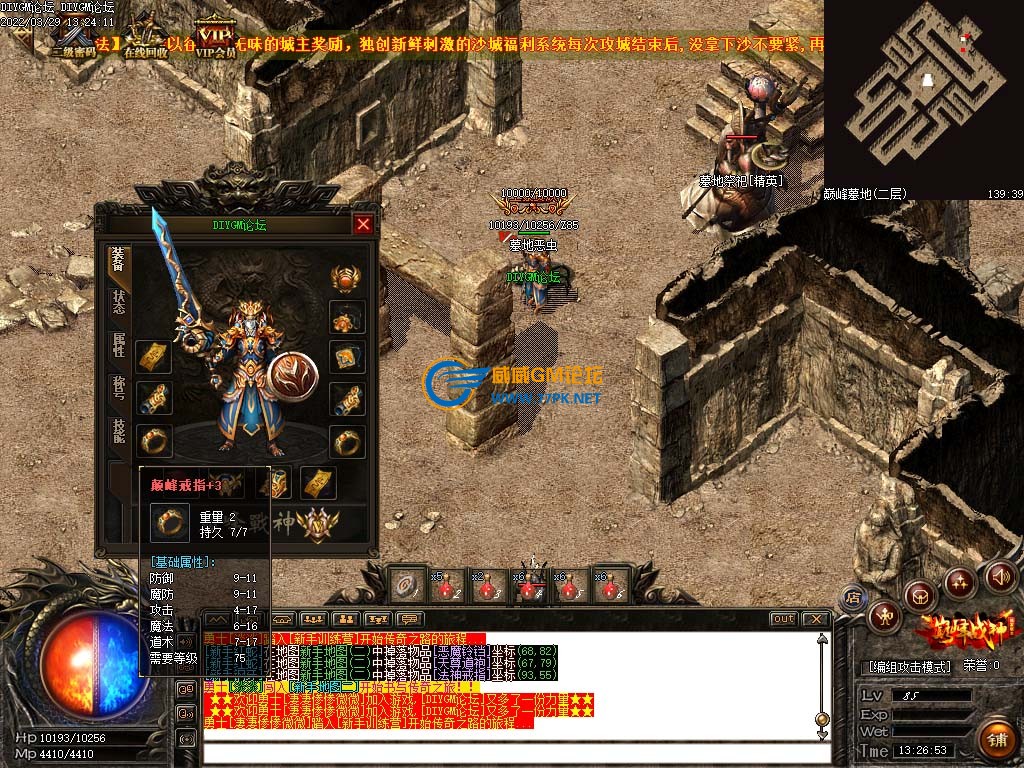1024x768 pixels.
Task: Open the 铺 store button
Action: point(996,740)
